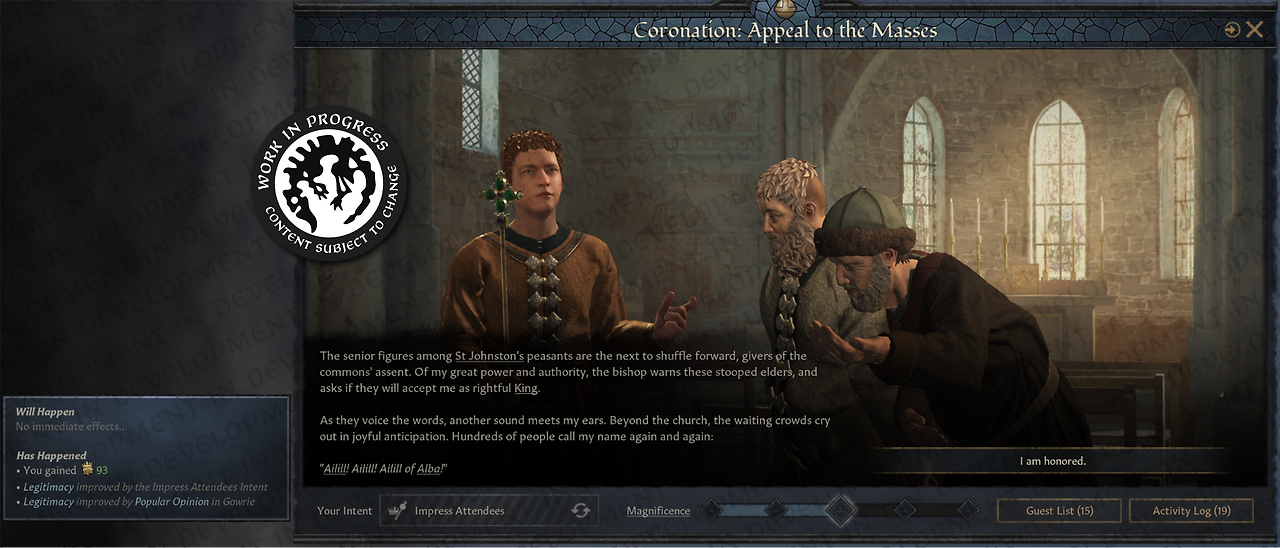Select the highlighted large Magnificence diamond marker
The image size is (1280, 548).
pos(840,510)
